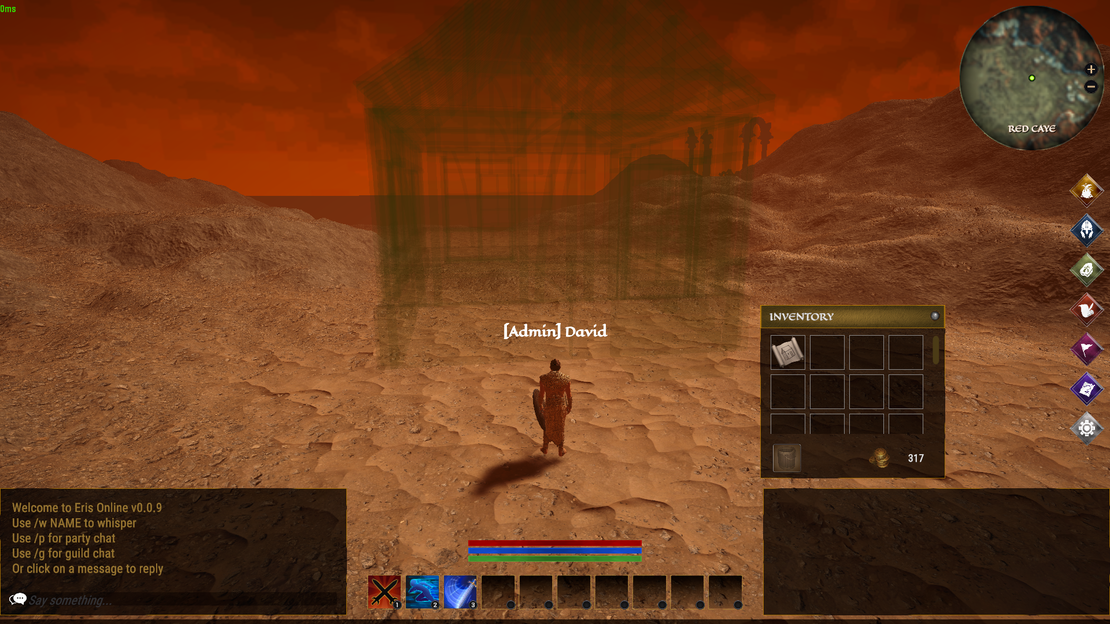Image resolution: width=1110 pixels, height=624 pixels.
Task: Zoom out the minimap with the minus button
Action: (x=1091, y=87)
